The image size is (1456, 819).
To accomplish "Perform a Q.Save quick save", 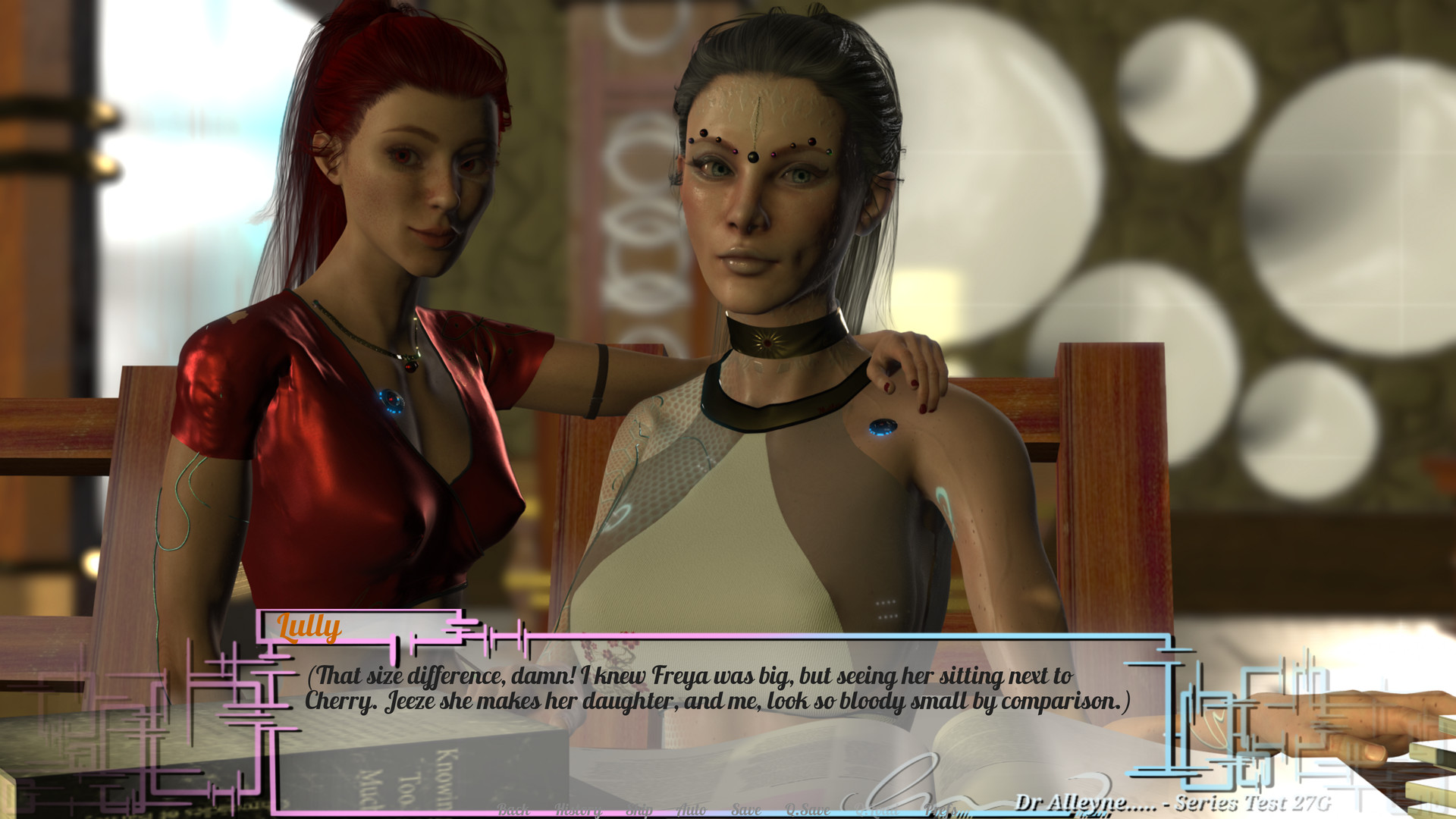I will [x=807, y=810].
